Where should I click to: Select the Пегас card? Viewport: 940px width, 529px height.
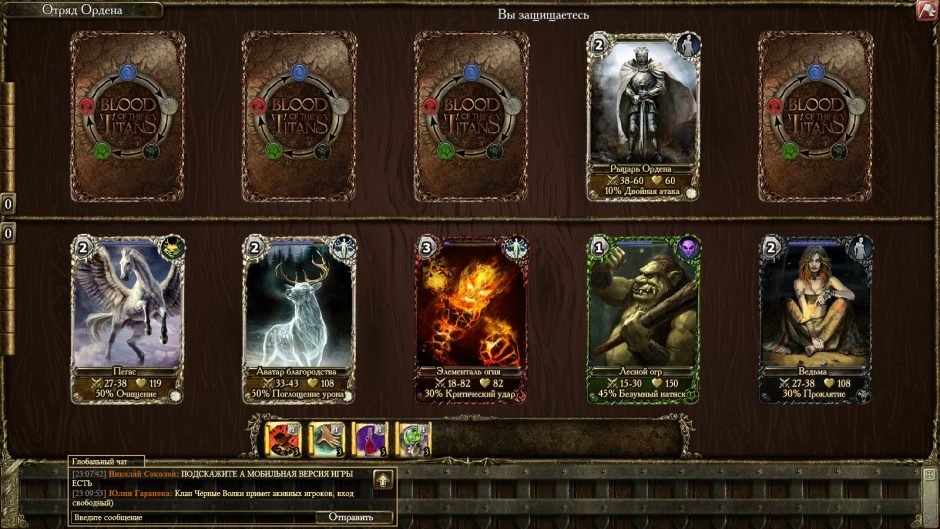pos(127,317)
